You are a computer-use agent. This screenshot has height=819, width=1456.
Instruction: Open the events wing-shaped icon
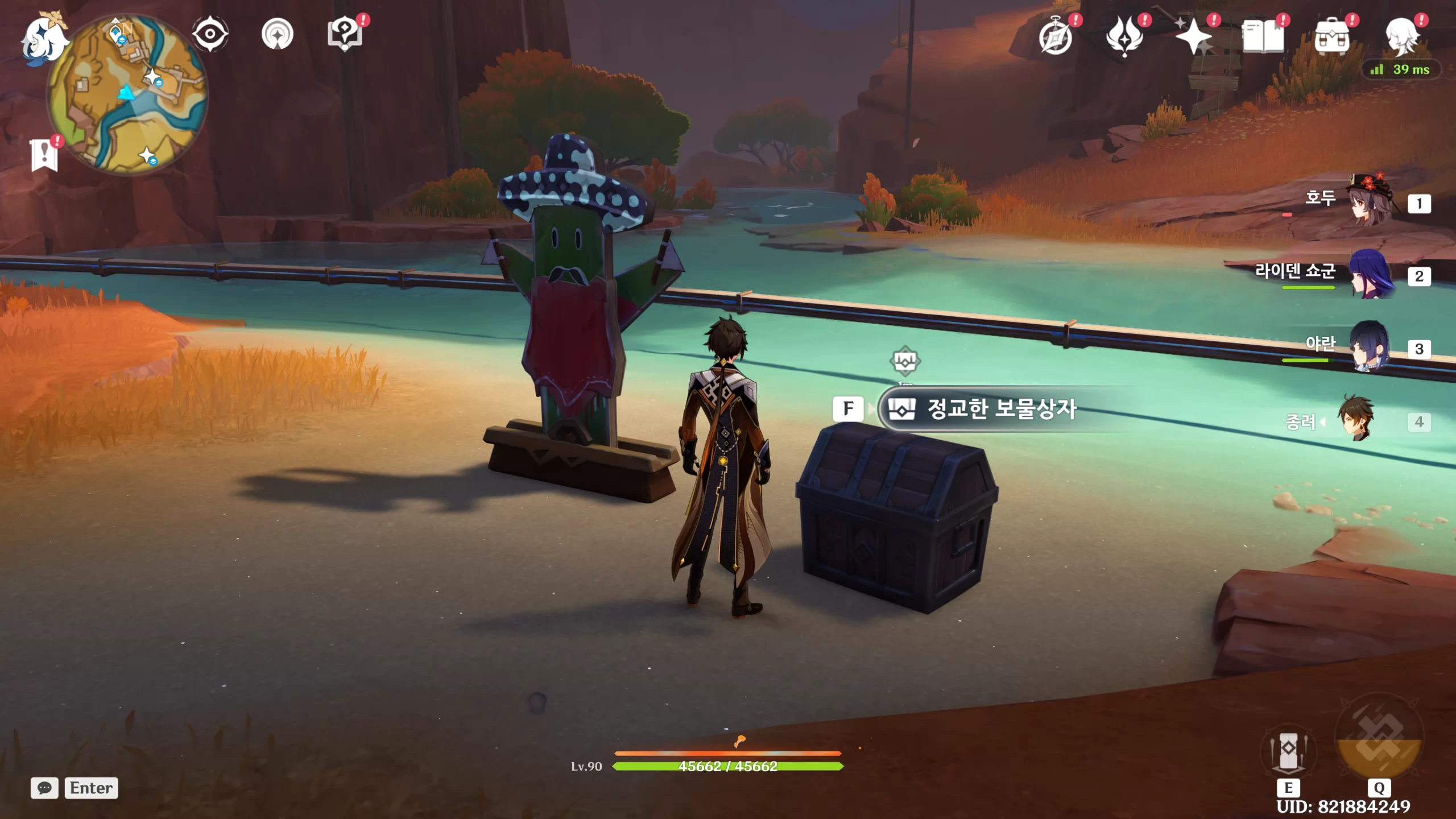tap(1124, 36)
